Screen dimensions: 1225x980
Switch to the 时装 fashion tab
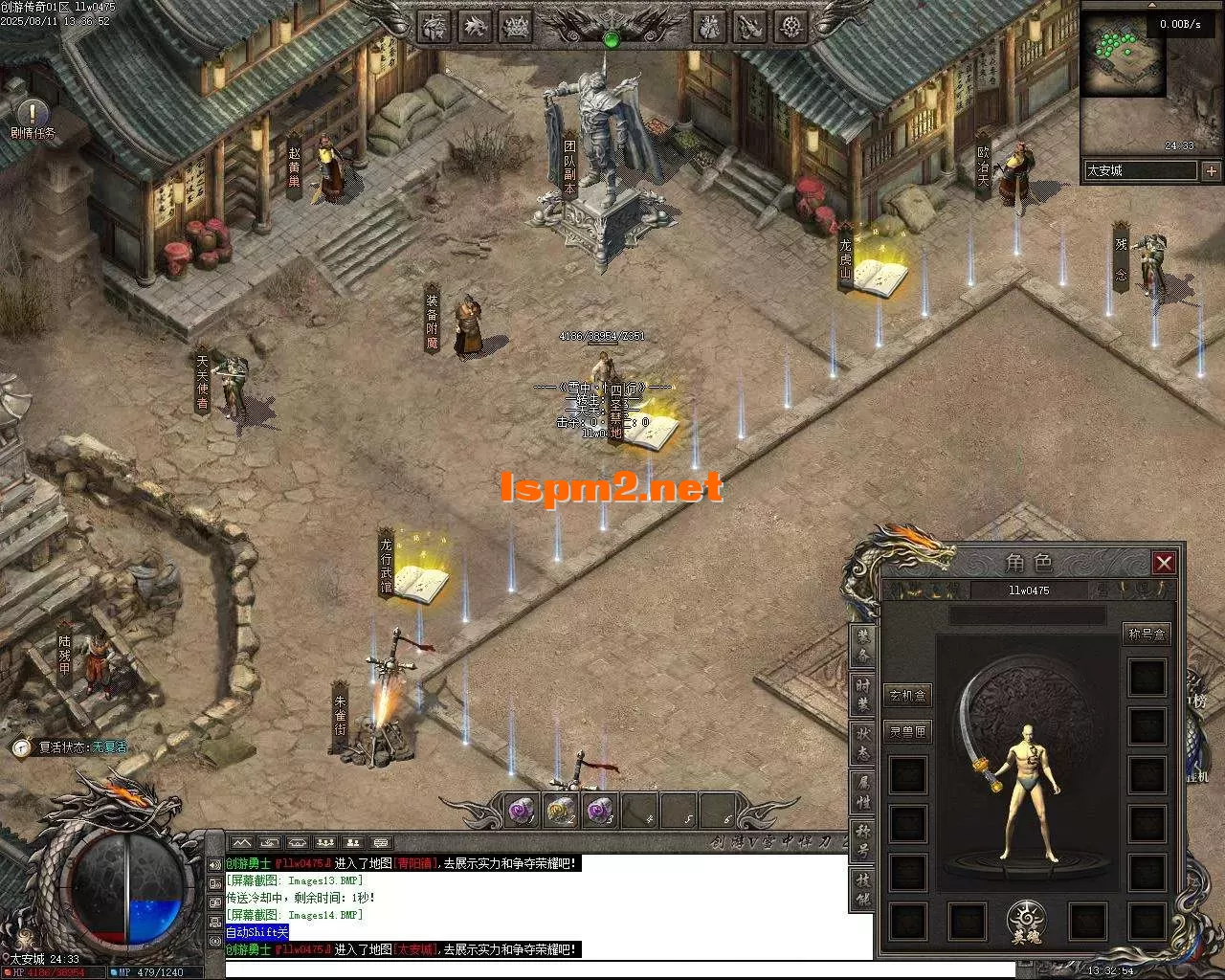click(x=864, y=696)
